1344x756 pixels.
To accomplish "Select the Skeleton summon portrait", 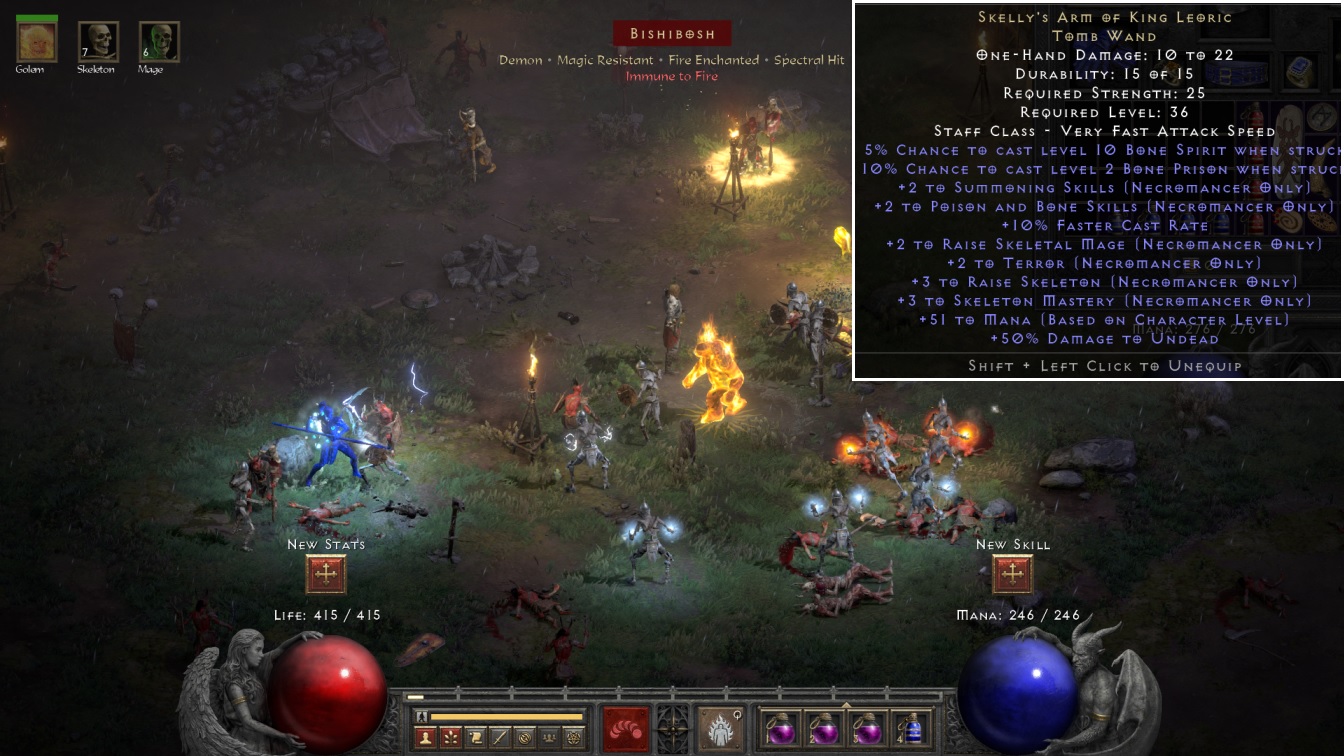I will tap(98, 41).
